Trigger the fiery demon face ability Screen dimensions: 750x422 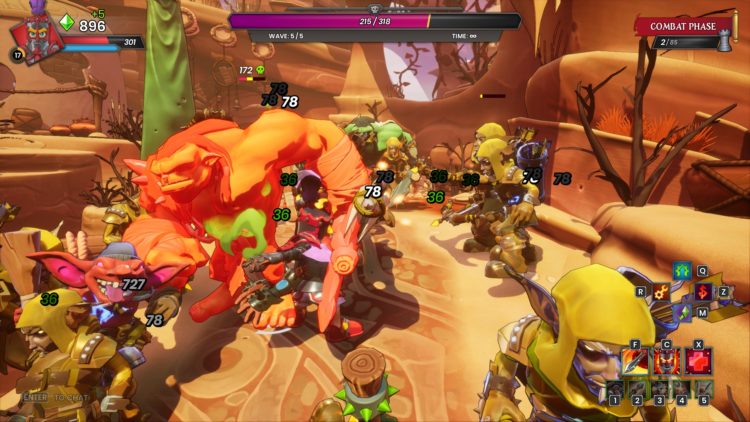click(666, 361)
